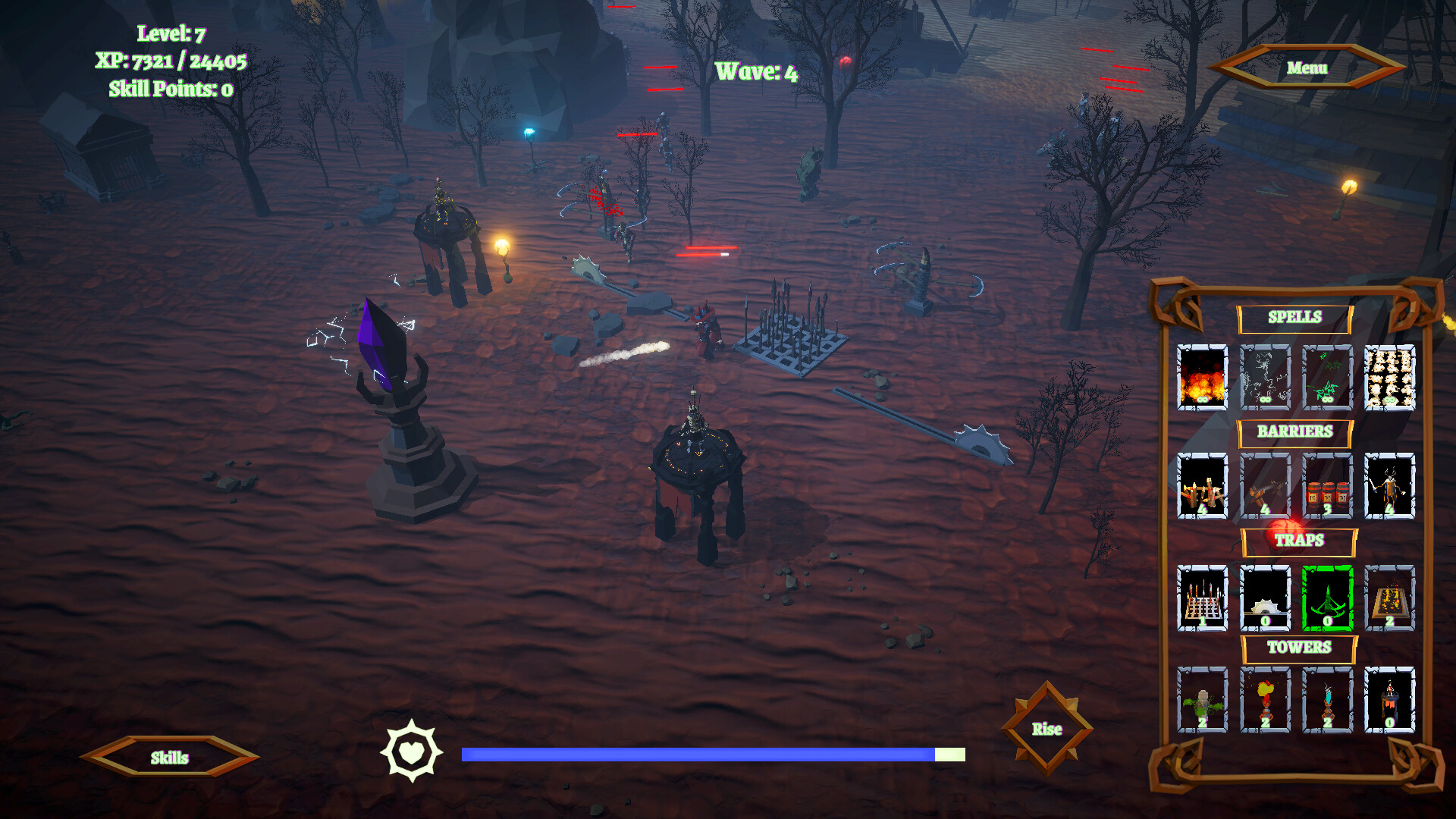The image size is (1456, 819).
Task: Select the white lightning spell
Action: coord(1265,378)
